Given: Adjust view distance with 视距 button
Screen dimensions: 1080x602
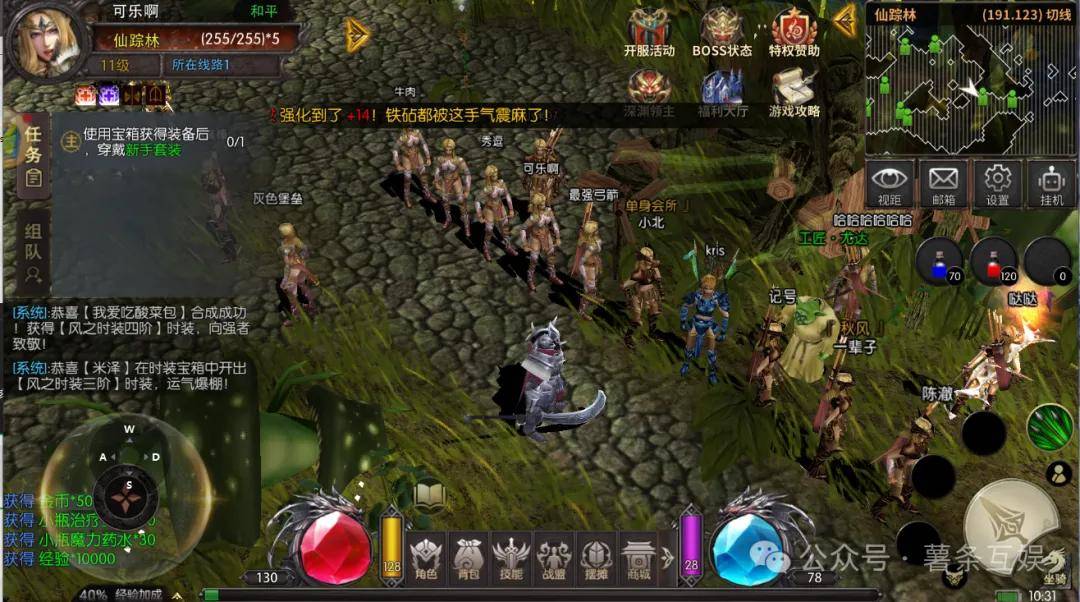Looking at the screenshot, I should (890, 184).
